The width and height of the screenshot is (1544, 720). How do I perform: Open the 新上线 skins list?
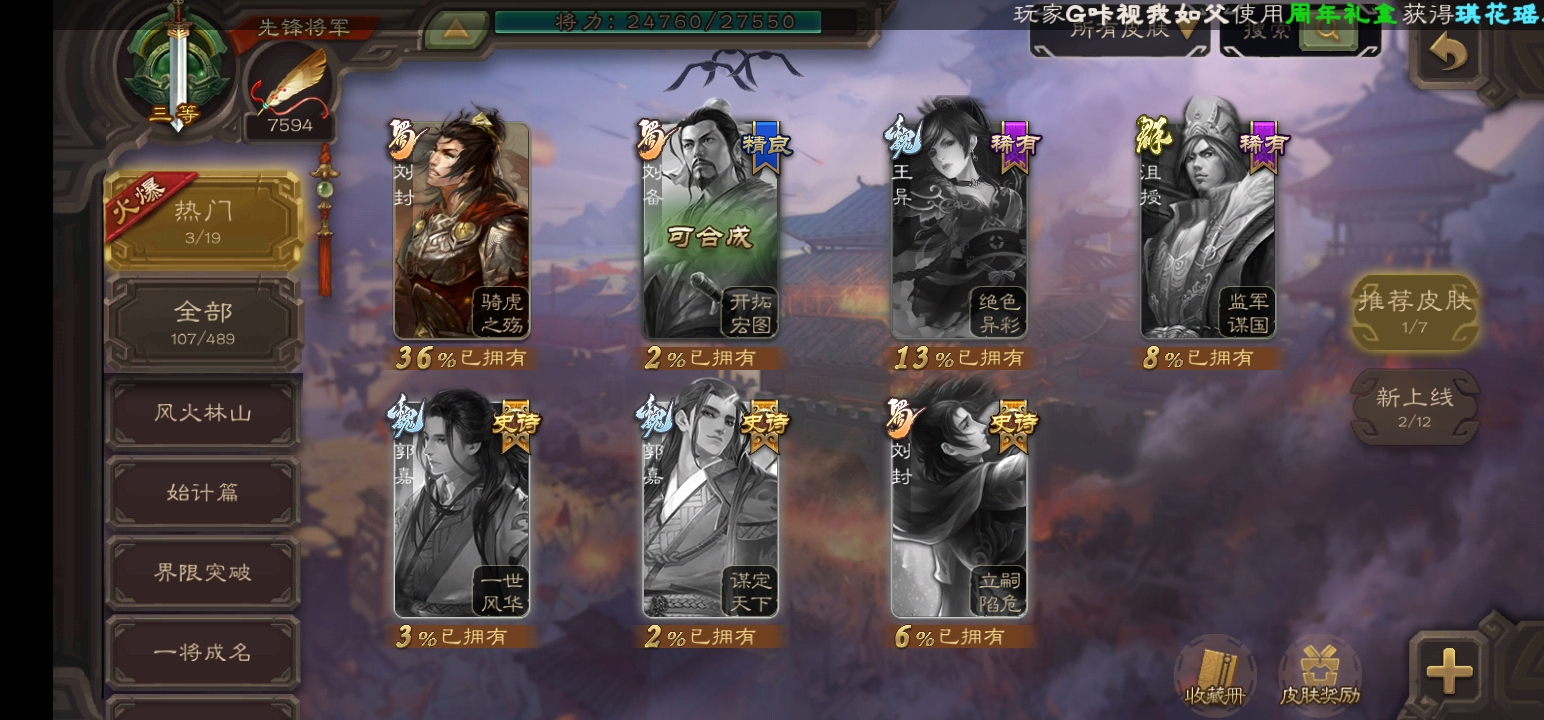click(x=1415, y=406)
